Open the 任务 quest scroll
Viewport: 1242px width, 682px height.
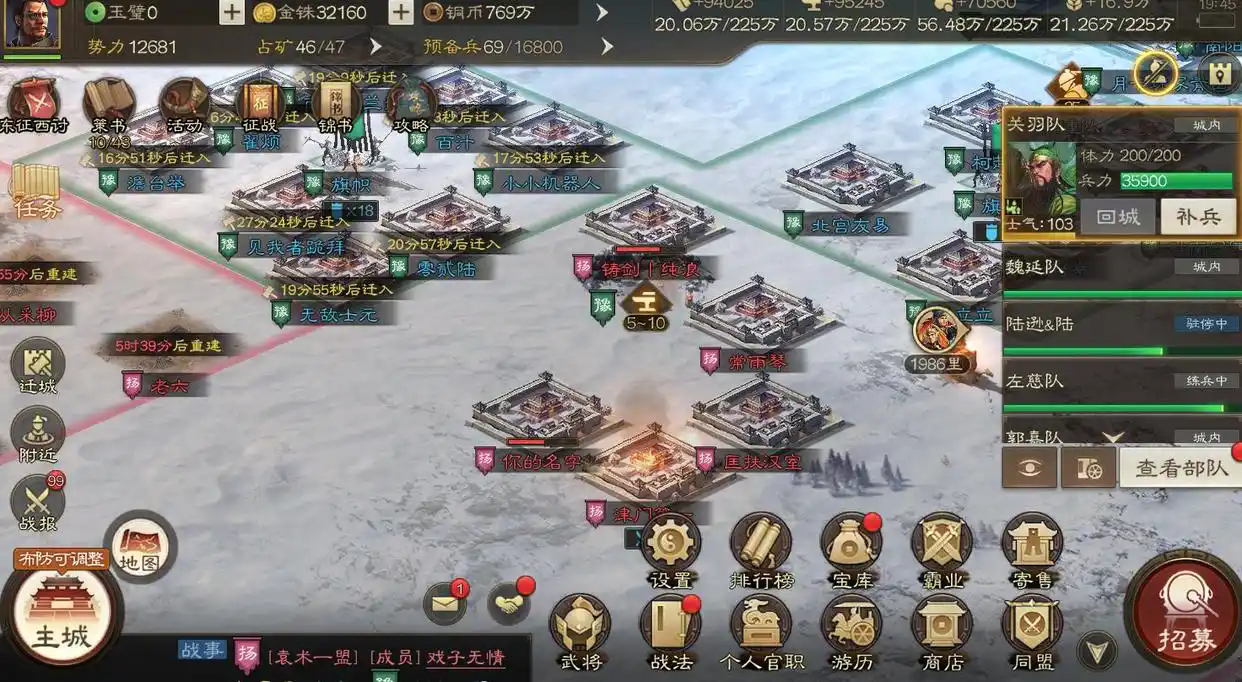36,190
